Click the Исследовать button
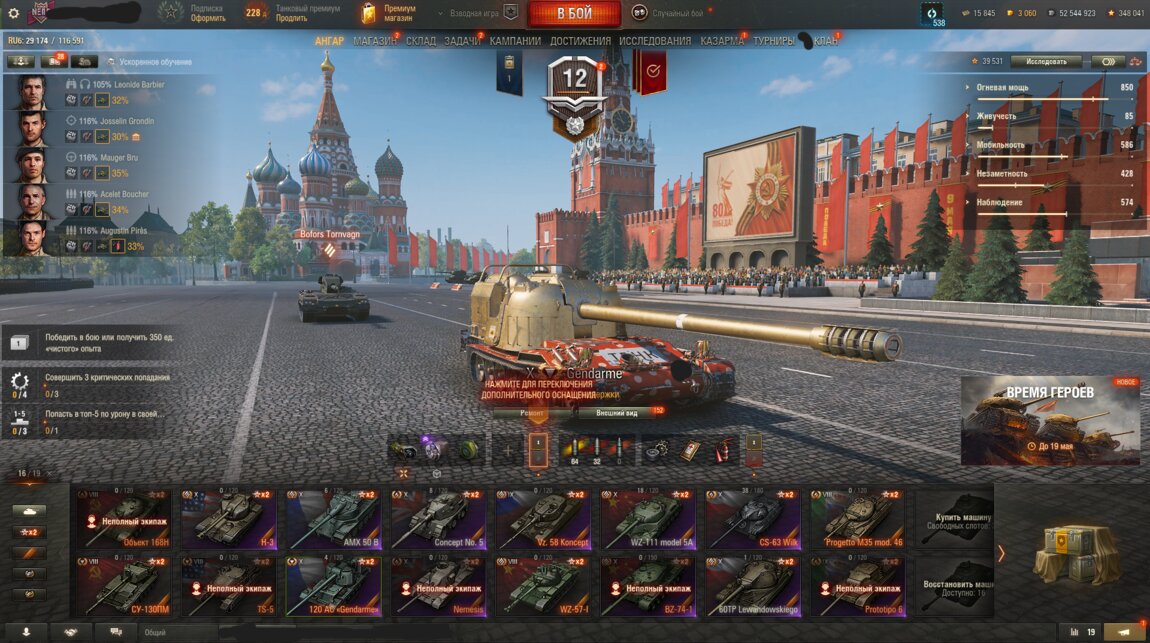The height and width of the screenshot is (643, 1150). click(1046, 61)
